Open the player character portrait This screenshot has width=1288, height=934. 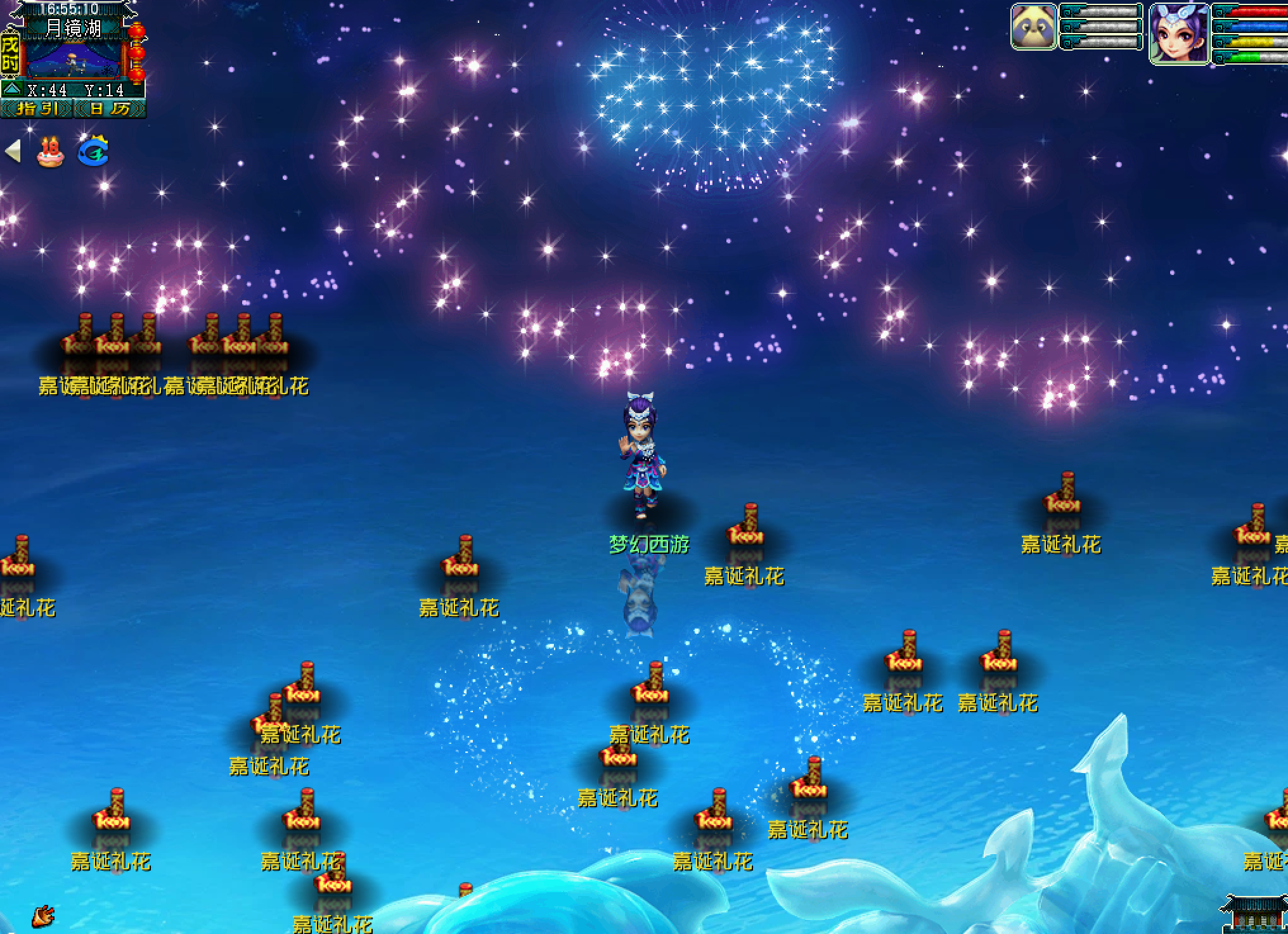point(1180,33)
